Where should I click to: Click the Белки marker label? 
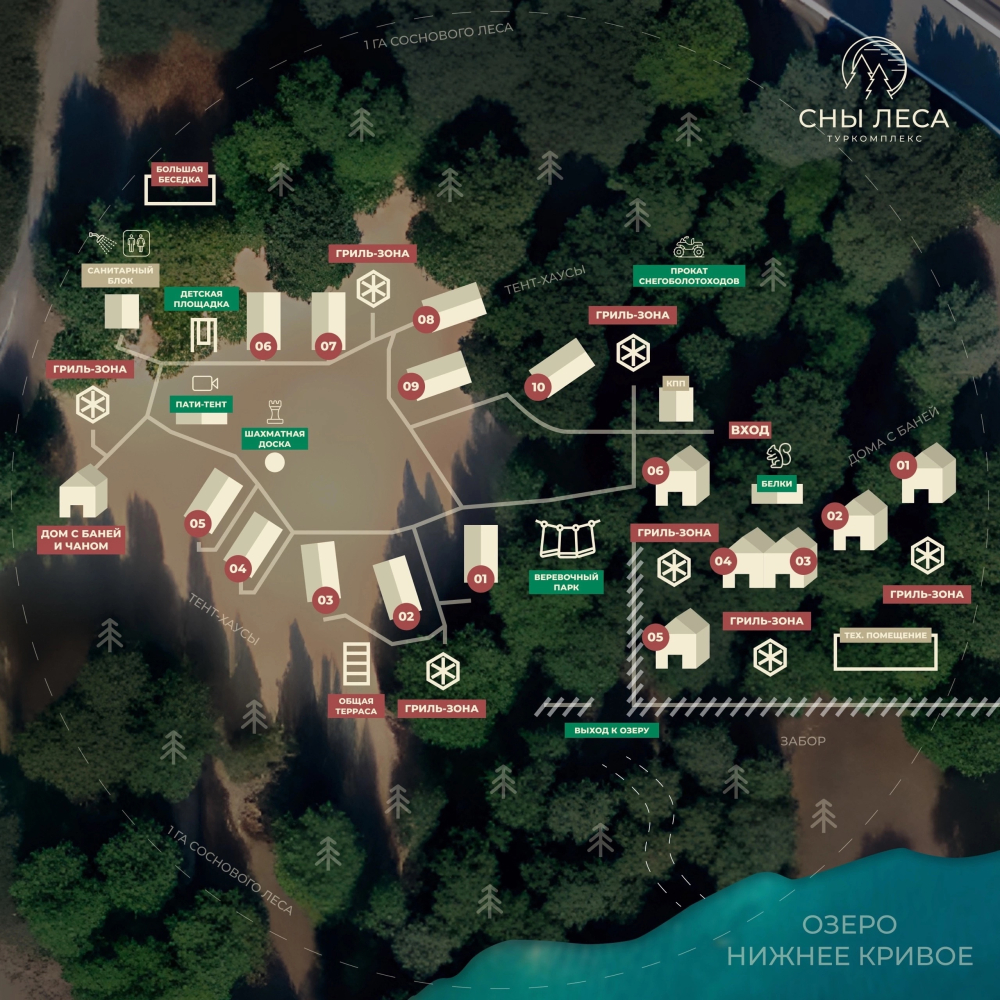[x=777, y=484]
